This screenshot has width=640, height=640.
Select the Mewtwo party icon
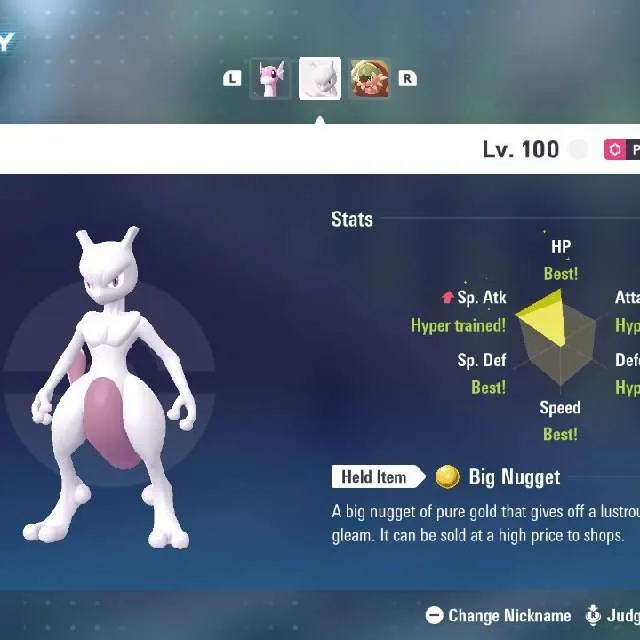click(320, 79)
